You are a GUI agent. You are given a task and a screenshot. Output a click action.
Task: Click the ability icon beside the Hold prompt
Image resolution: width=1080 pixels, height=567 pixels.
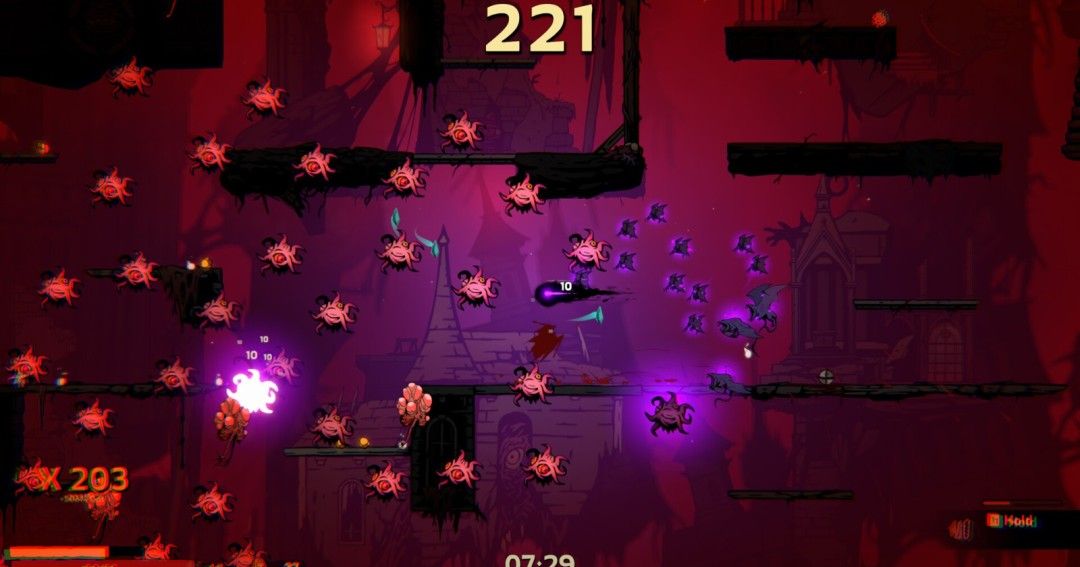tap(962, 529)
